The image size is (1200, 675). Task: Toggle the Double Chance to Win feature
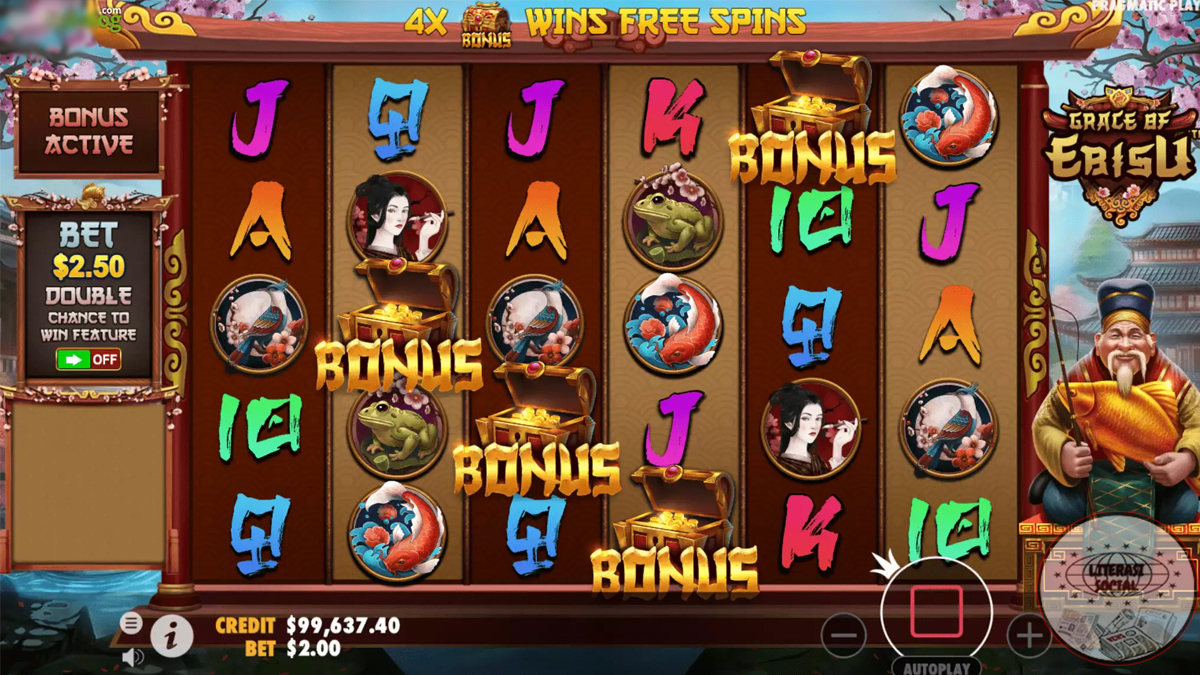tap(89, 359)
